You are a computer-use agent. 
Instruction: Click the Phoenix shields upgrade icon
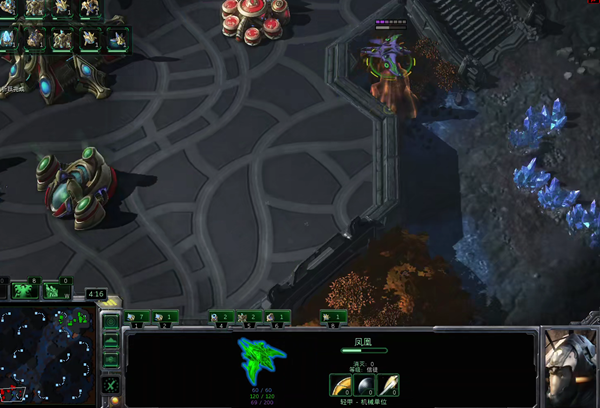388,385
